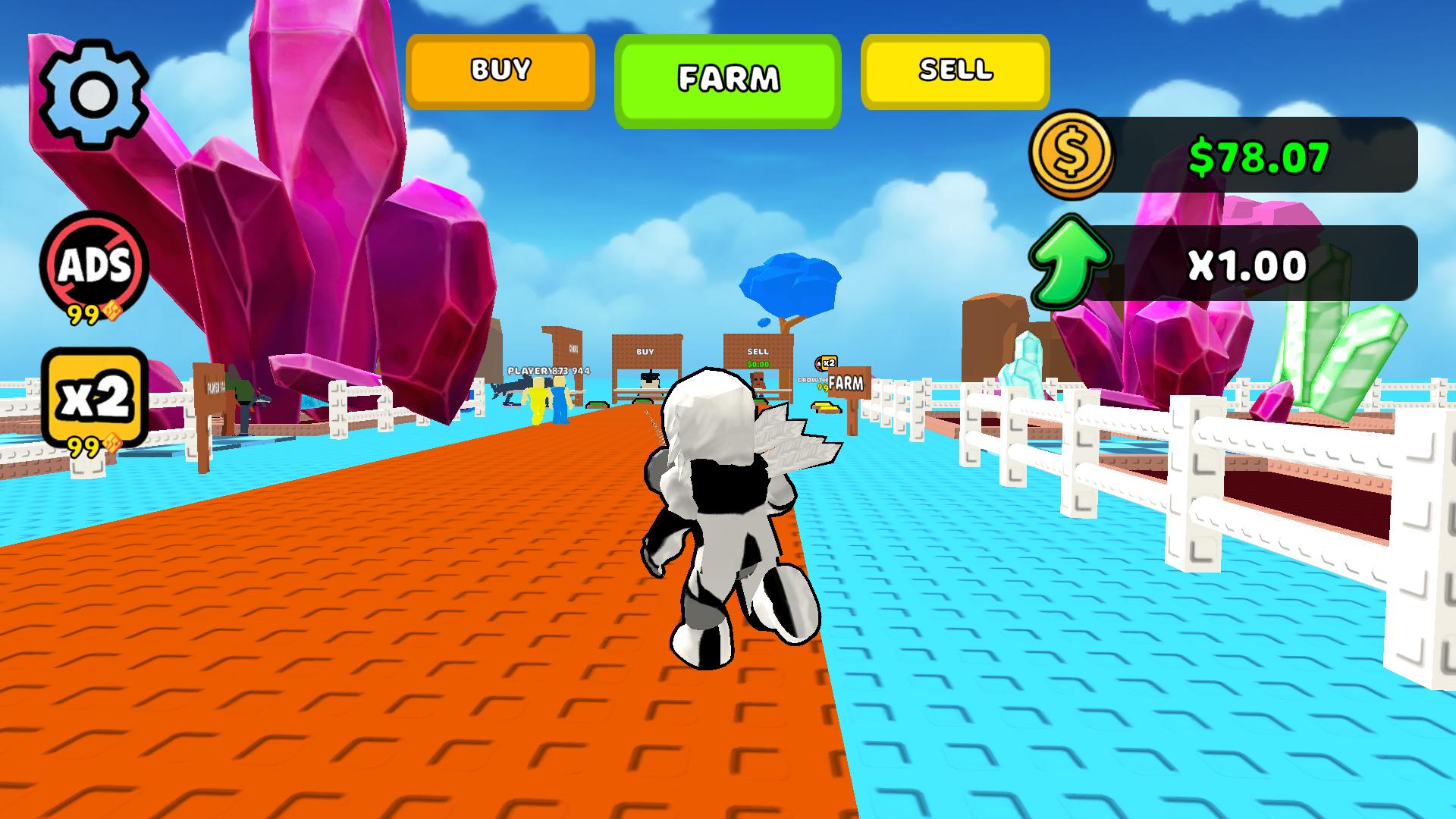1456x819 pixels.
Task: Switch to the BUY tab
Action: [x=499, y=72]
